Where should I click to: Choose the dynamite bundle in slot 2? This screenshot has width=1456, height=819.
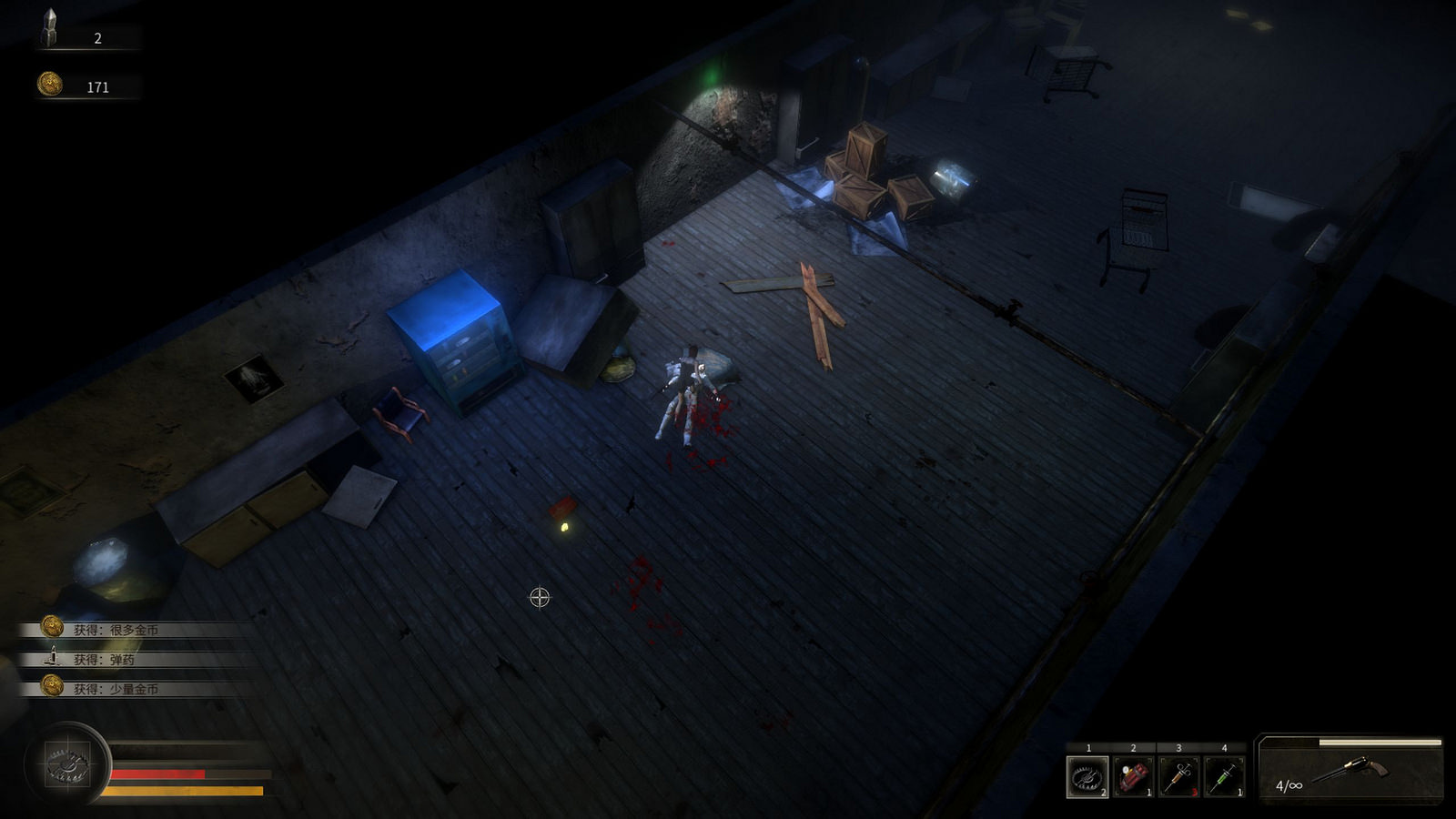pyautogui.click(x=1133, y=776)
